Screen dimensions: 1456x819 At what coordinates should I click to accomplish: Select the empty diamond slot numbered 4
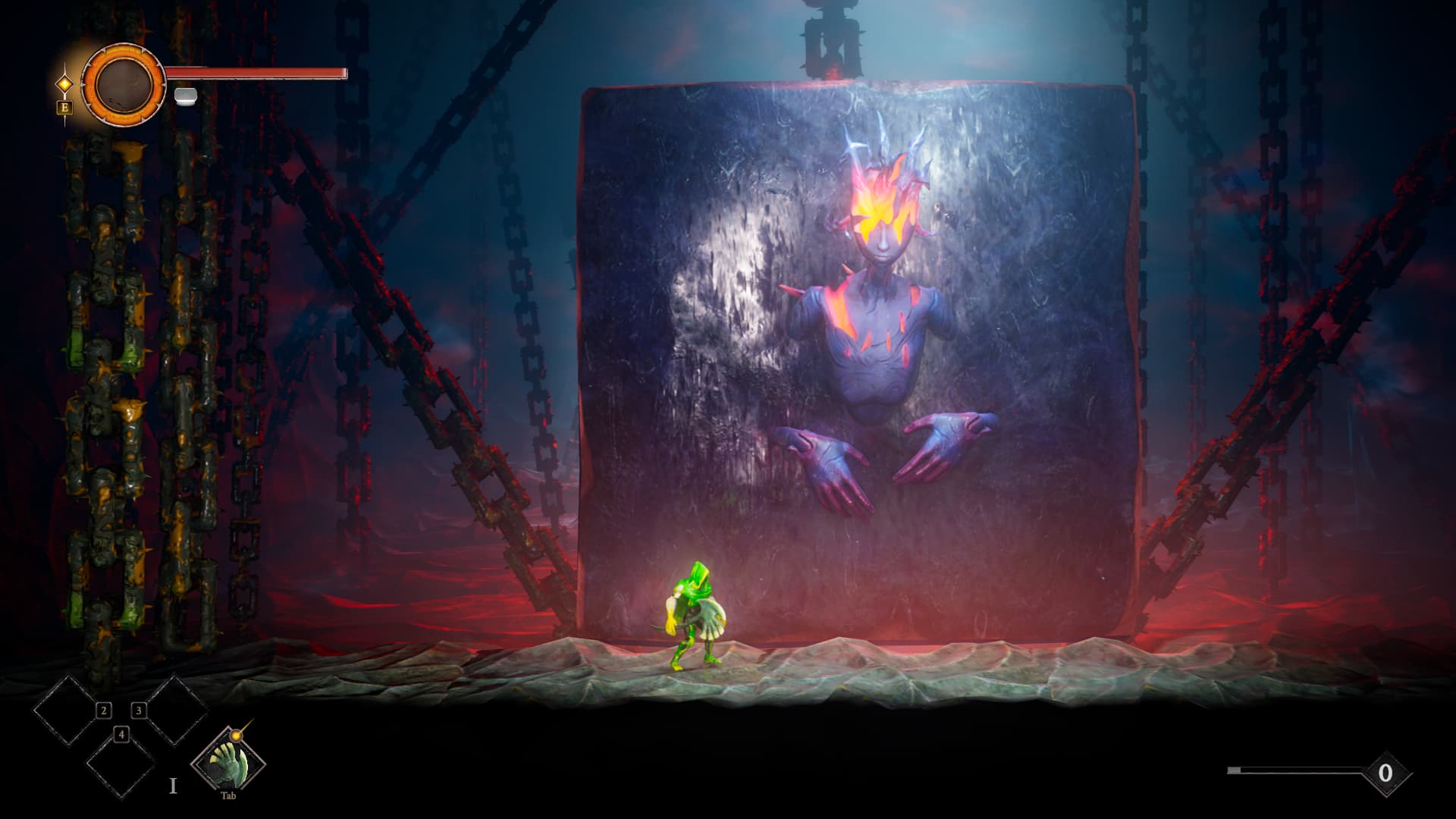click(121, 764)
